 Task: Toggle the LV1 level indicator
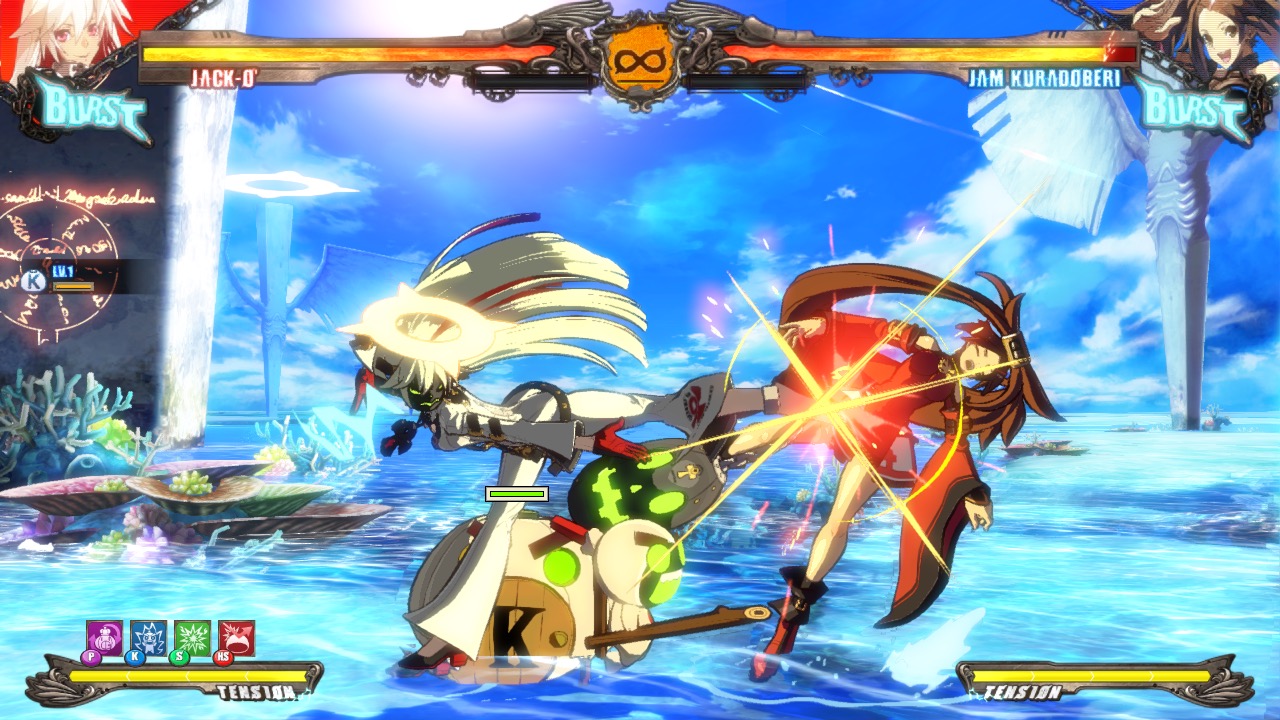pos(63,271)
